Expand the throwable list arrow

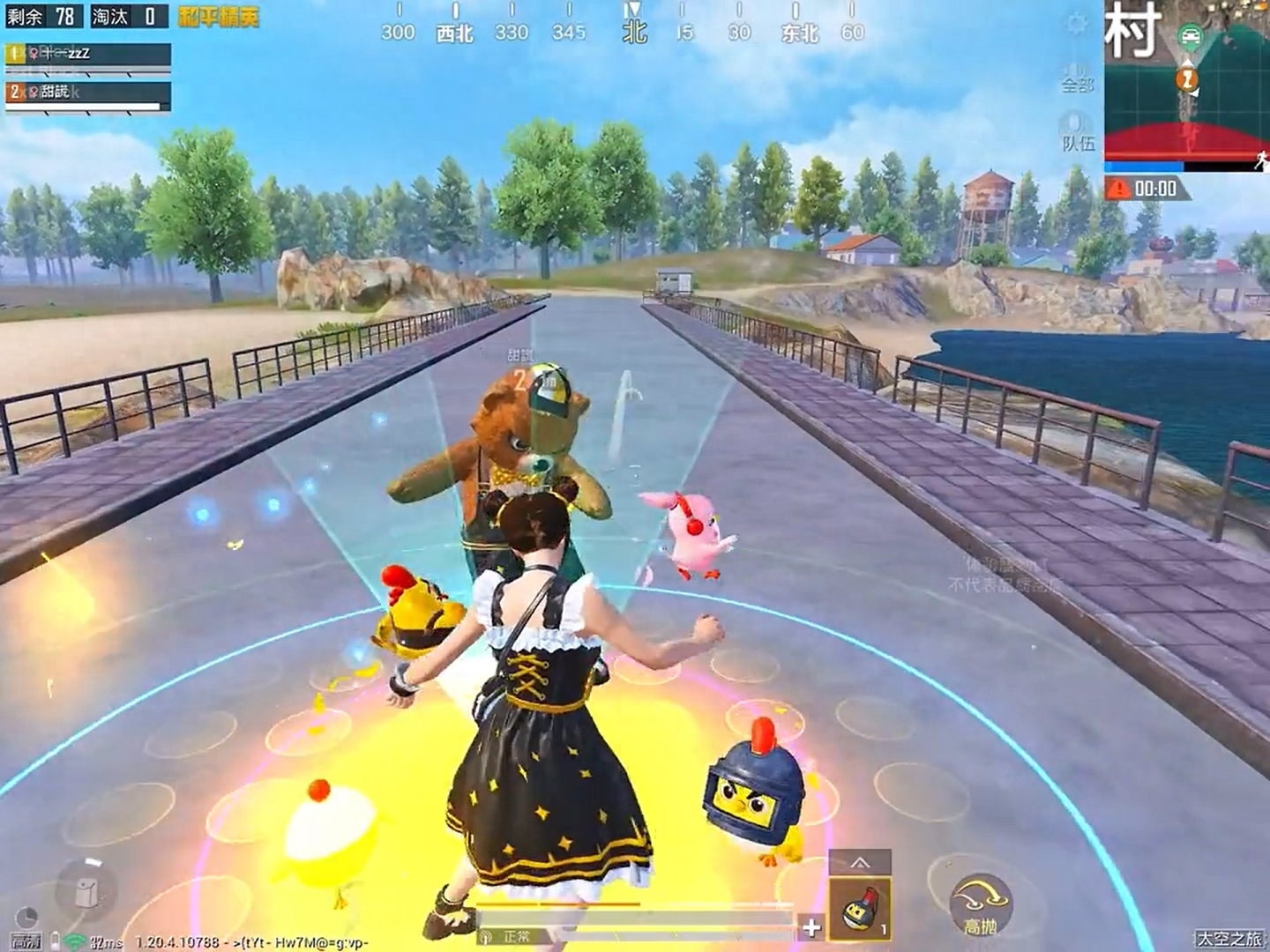859,862
